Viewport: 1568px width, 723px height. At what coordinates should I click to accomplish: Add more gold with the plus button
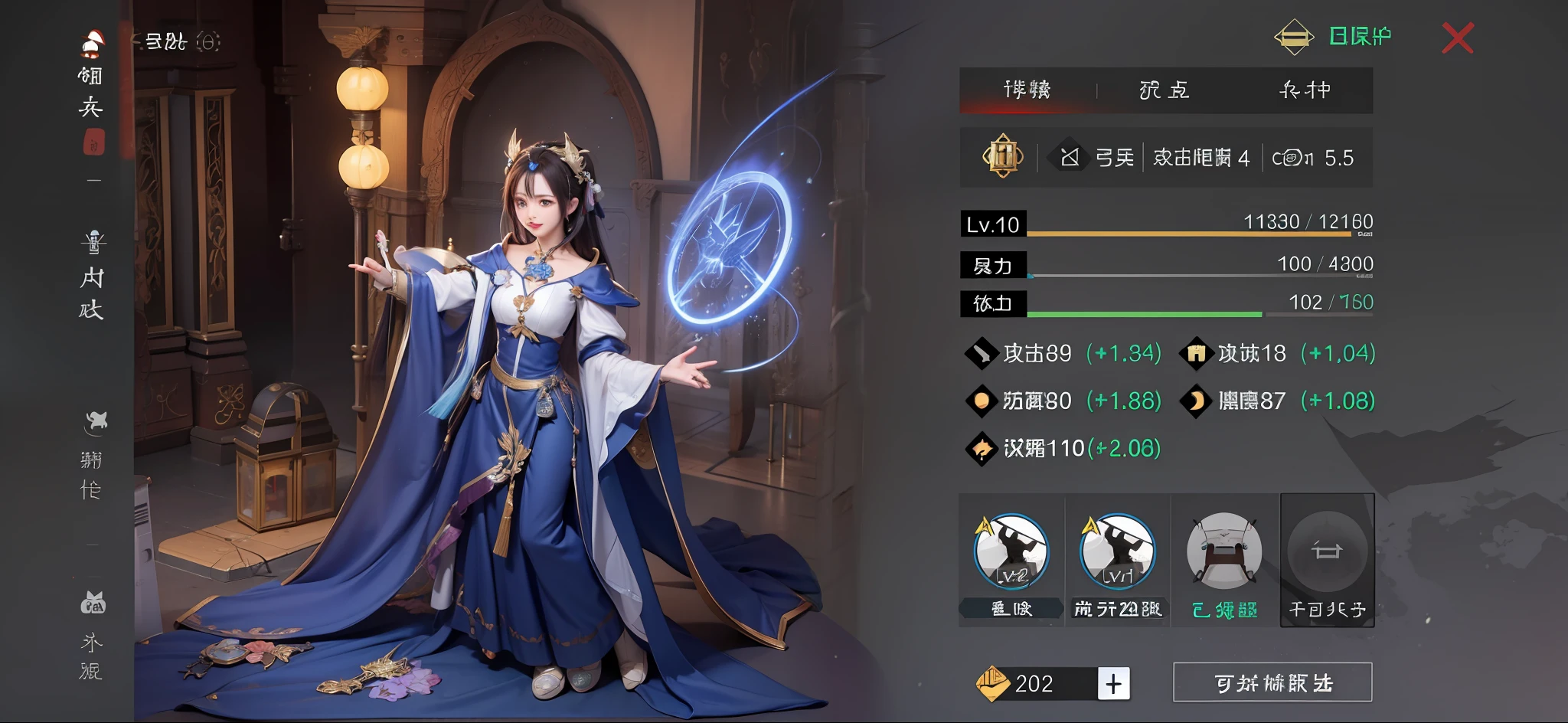[1113, 683]
